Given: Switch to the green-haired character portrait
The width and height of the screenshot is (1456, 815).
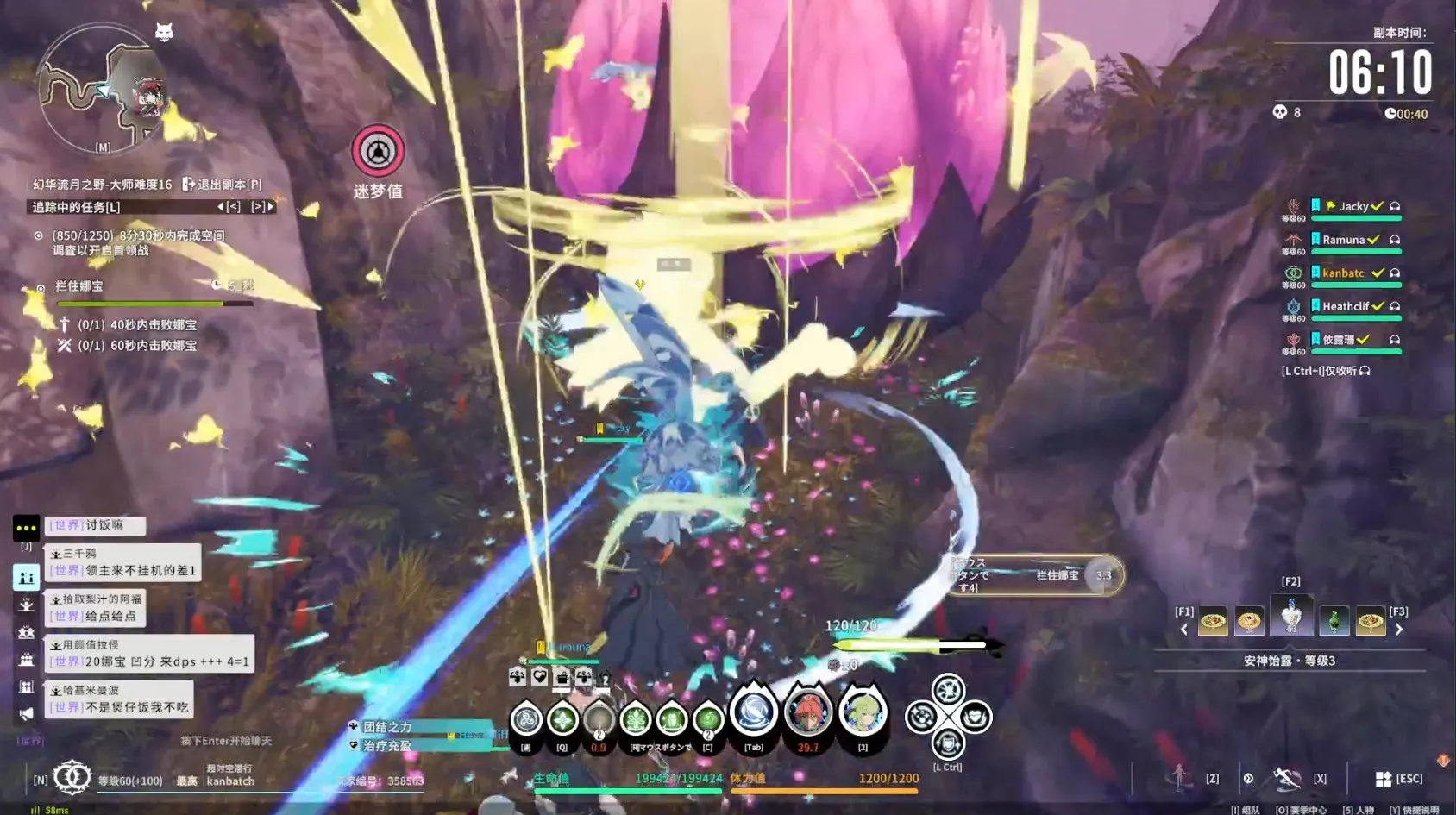Looking at the screenshot, I should [863, 713].
